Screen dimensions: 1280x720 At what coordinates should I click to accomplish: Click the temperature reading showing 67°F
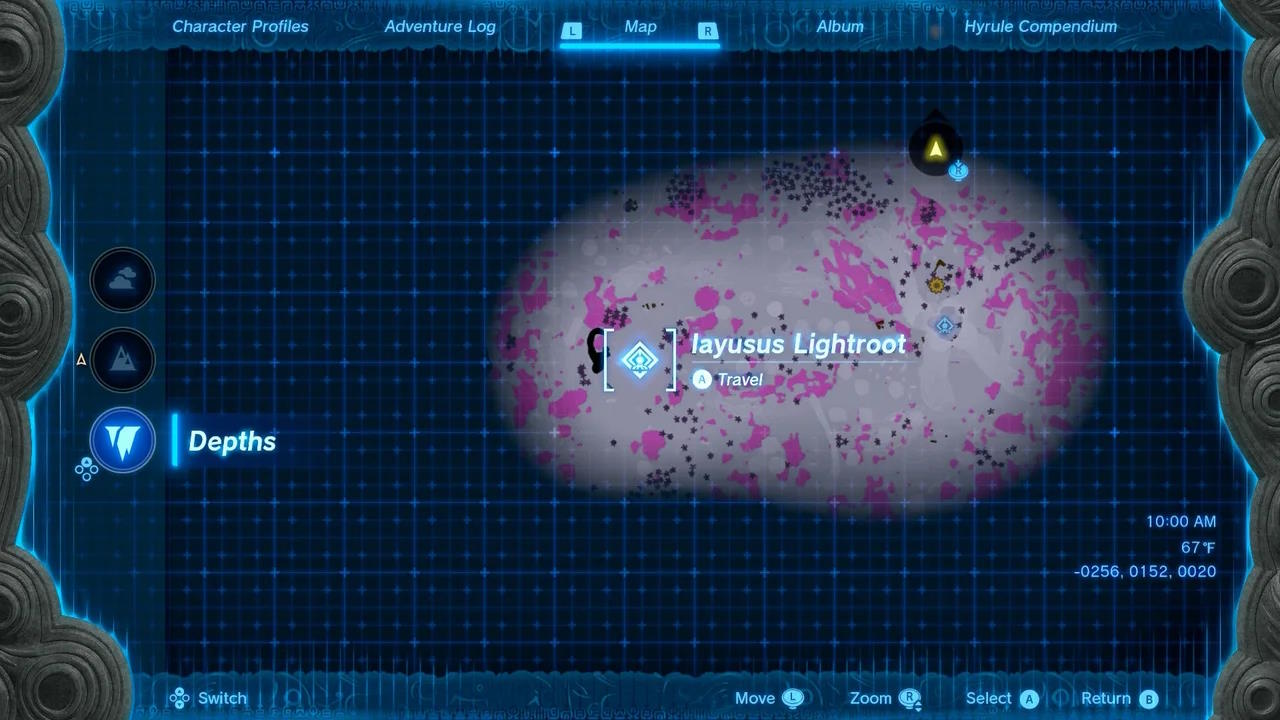1199,547
